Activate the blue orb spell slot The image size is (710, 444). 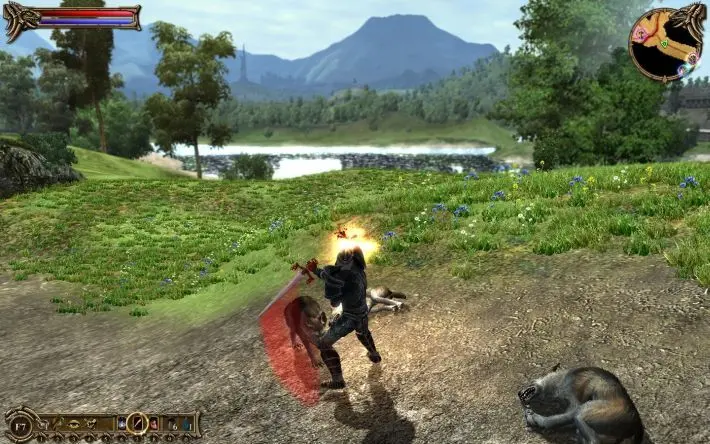tap(121, 424)
